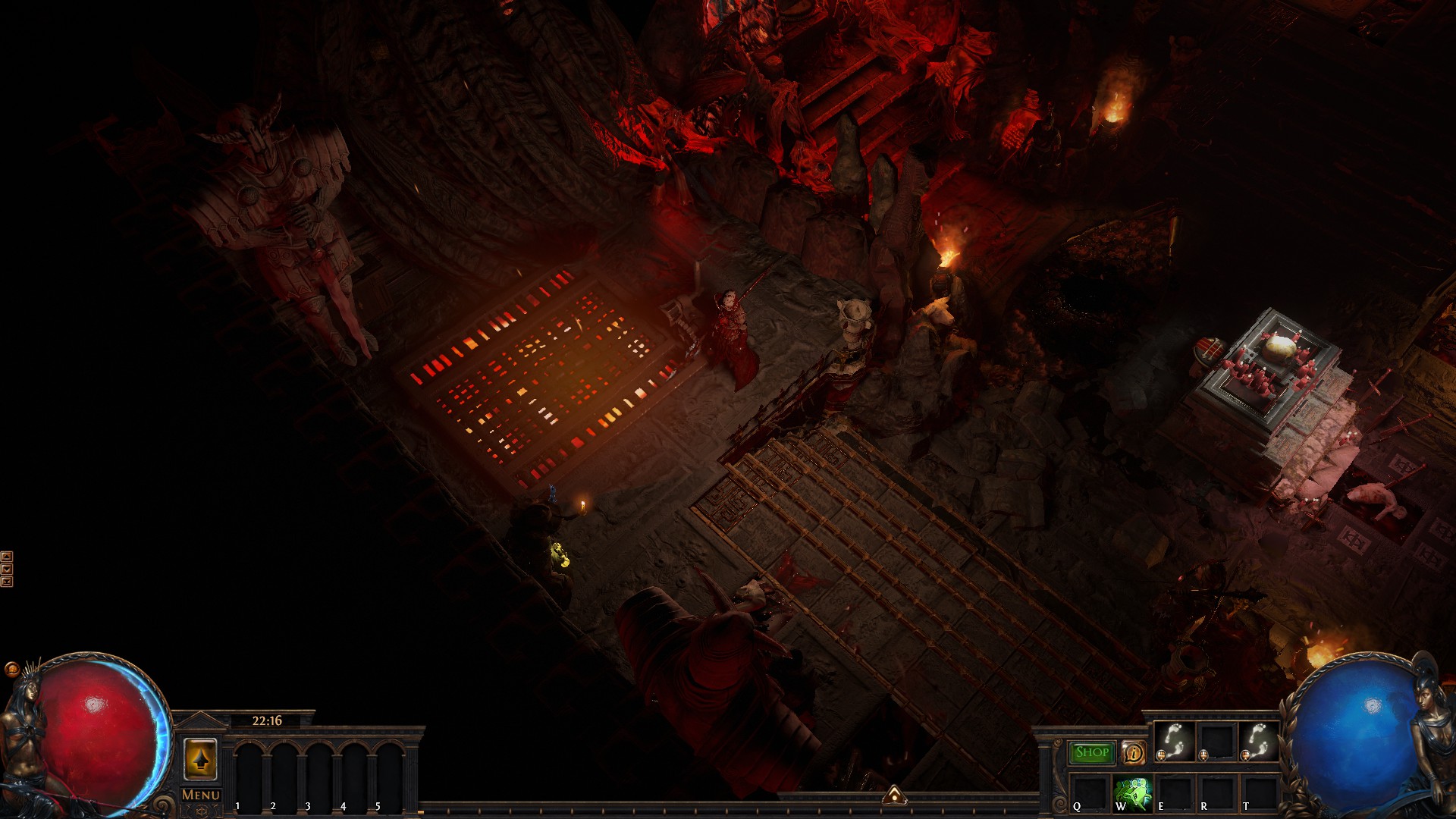Viewport: 1456px width, 819px height.
Task: Click the emblem icon below the Menu button
Action: [202, 811]
